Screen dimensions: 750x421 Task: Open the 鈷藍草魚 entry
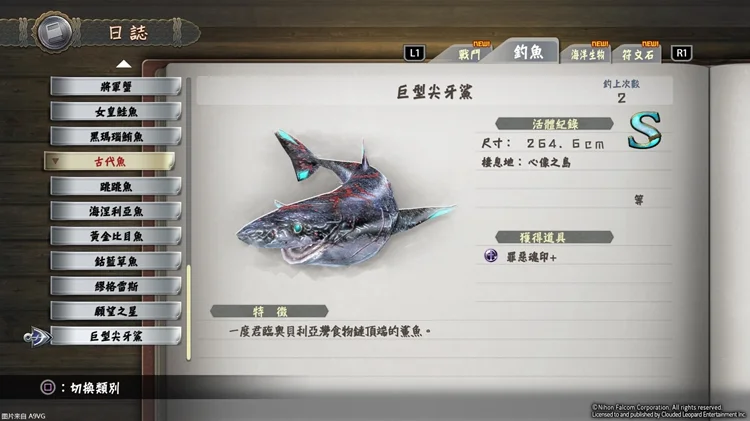[x=115, y=261]
